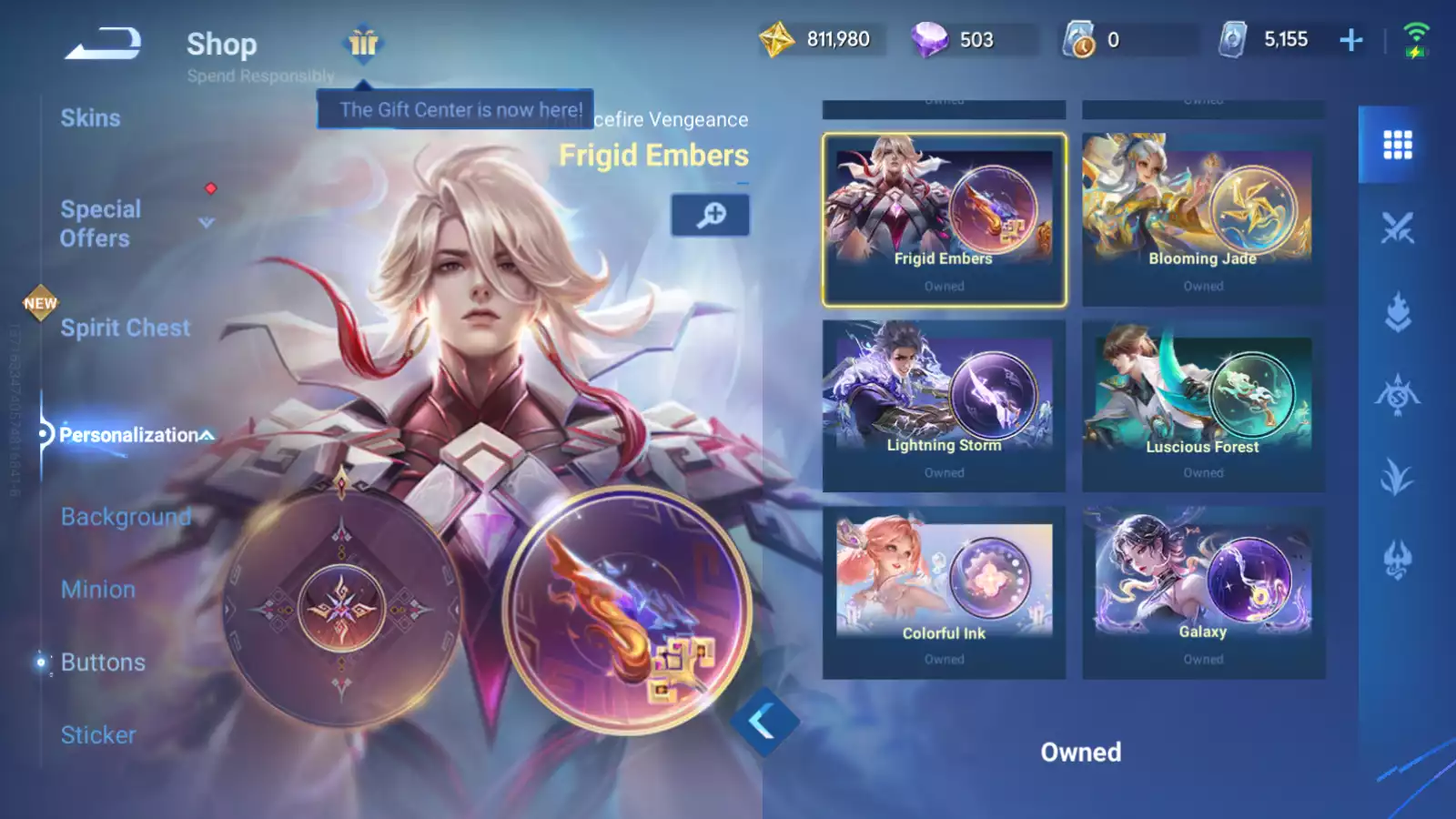
Task: Select the Blooming Jade button skin
Action: point(1203,219)
